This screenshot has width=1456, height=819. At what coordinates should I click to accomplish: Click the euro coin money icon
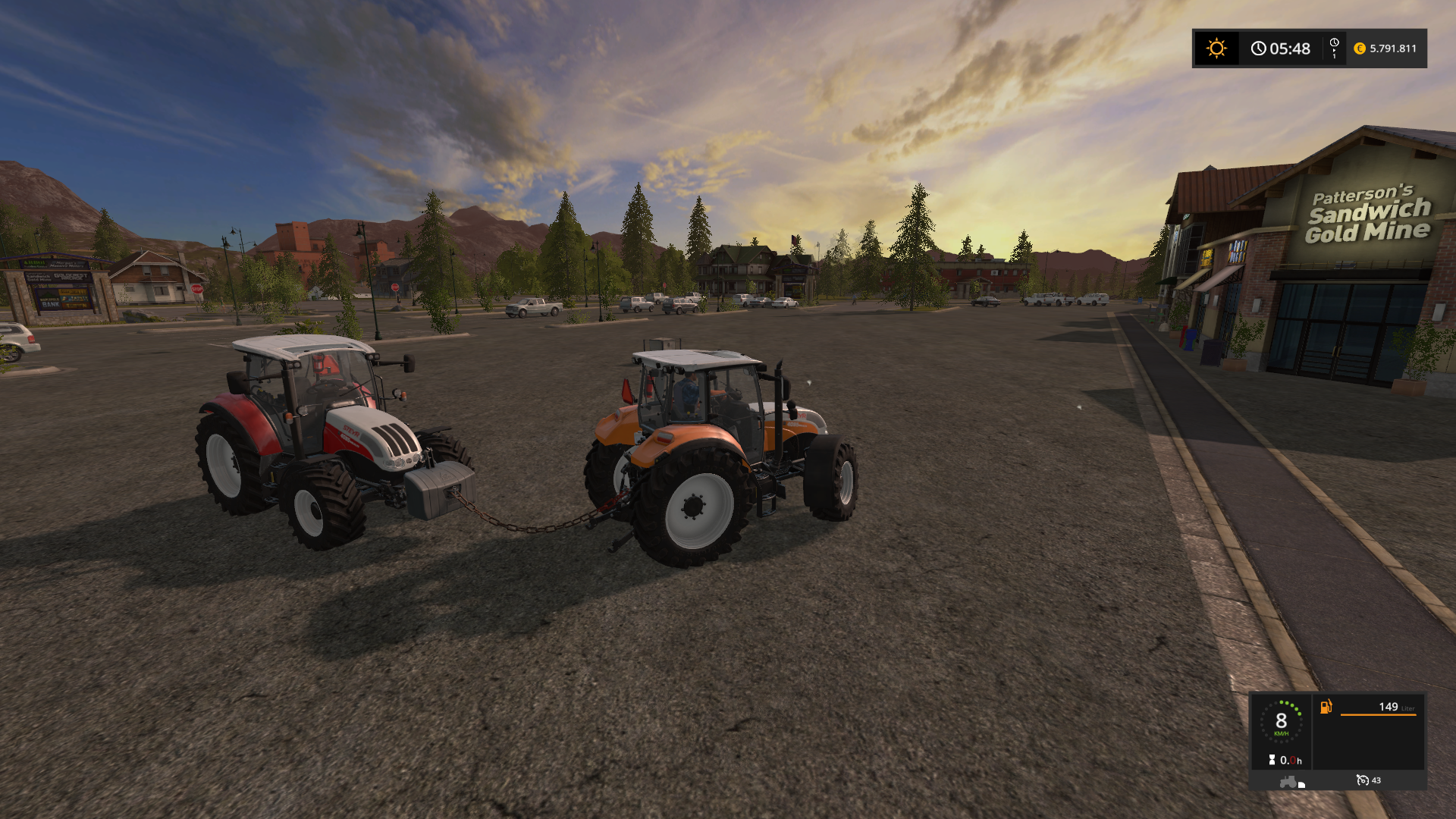pos(1359,49)
